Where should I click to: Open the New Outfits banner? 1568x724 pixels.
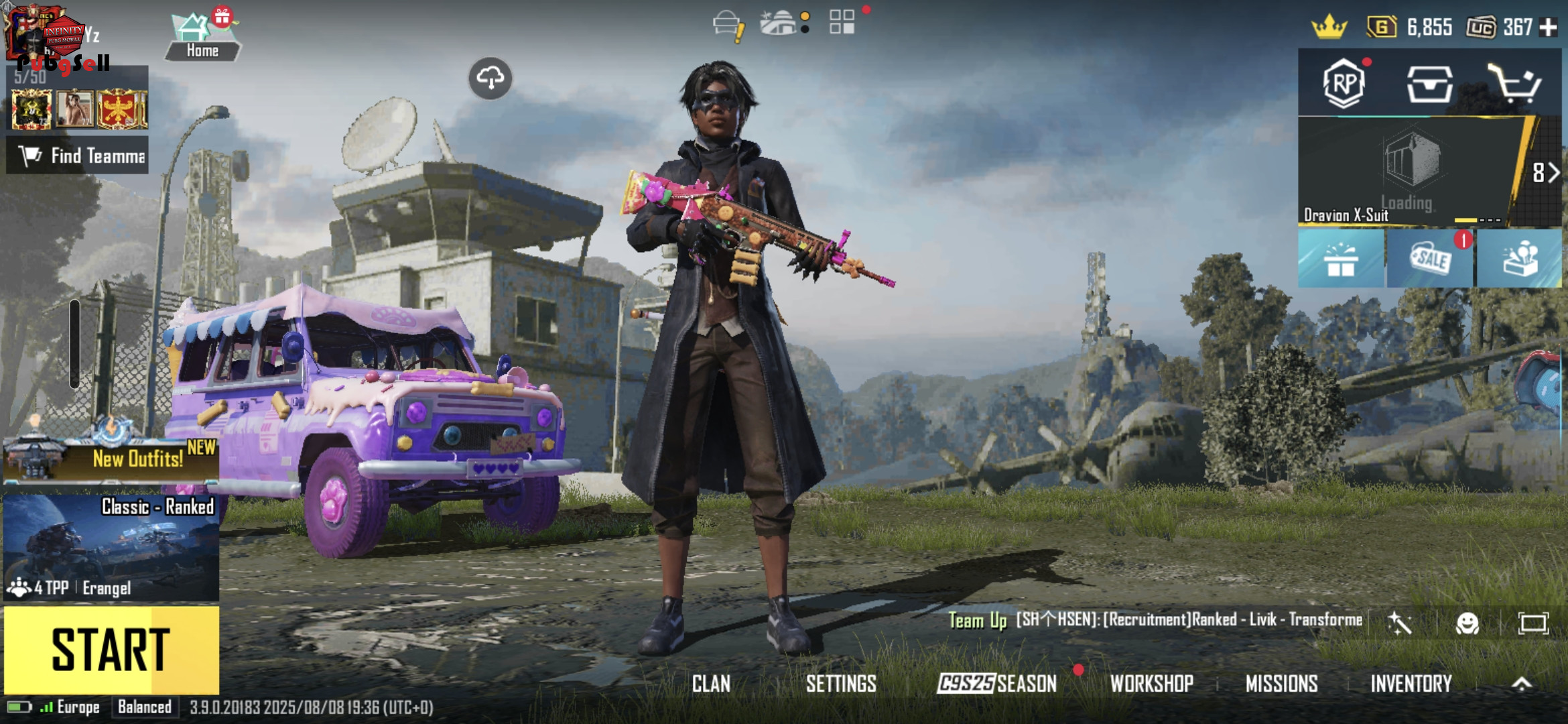click(x=111, y=459)
